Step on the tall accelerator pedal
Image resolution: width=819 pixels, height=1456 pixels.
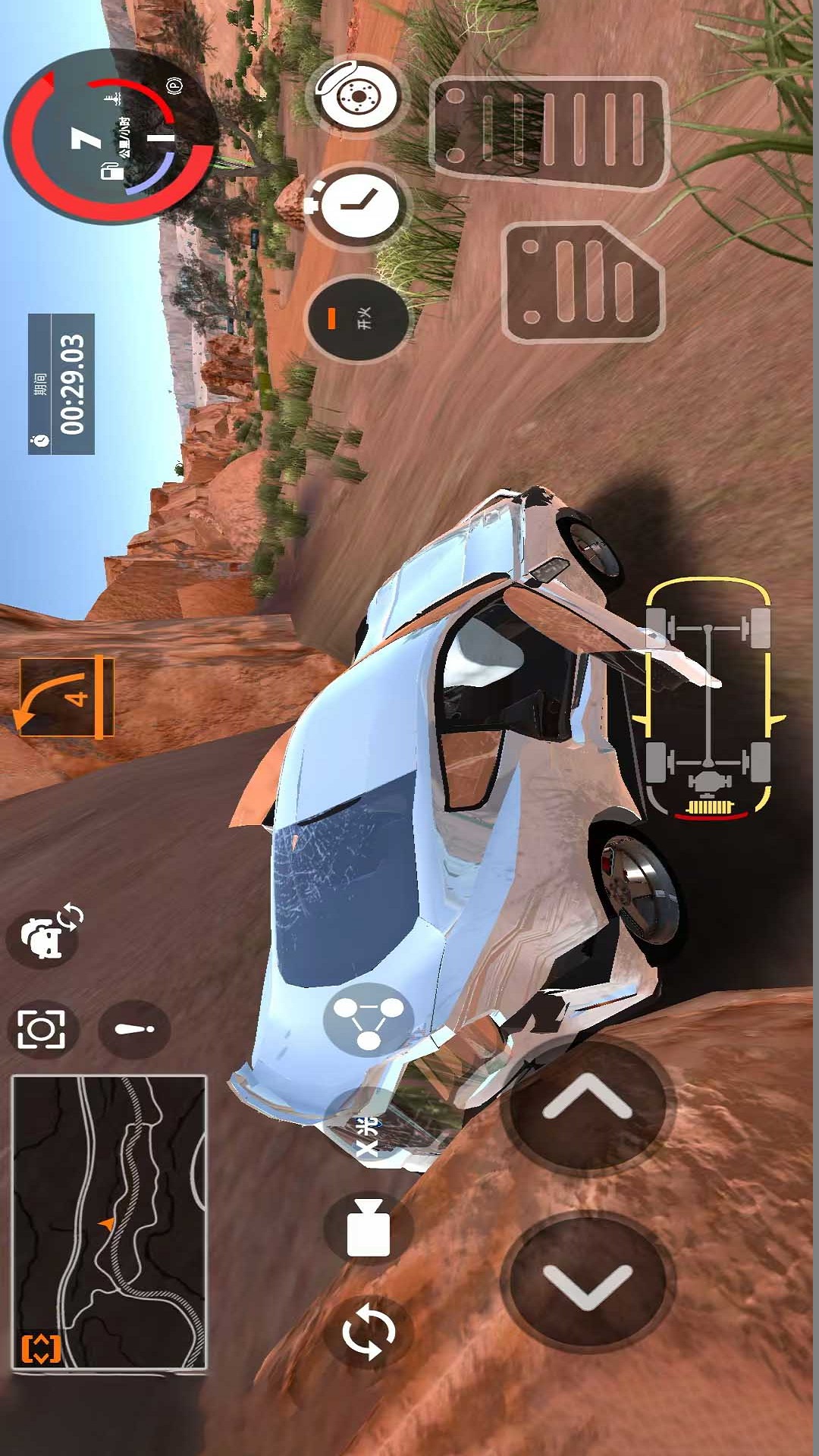click(548, 133)
